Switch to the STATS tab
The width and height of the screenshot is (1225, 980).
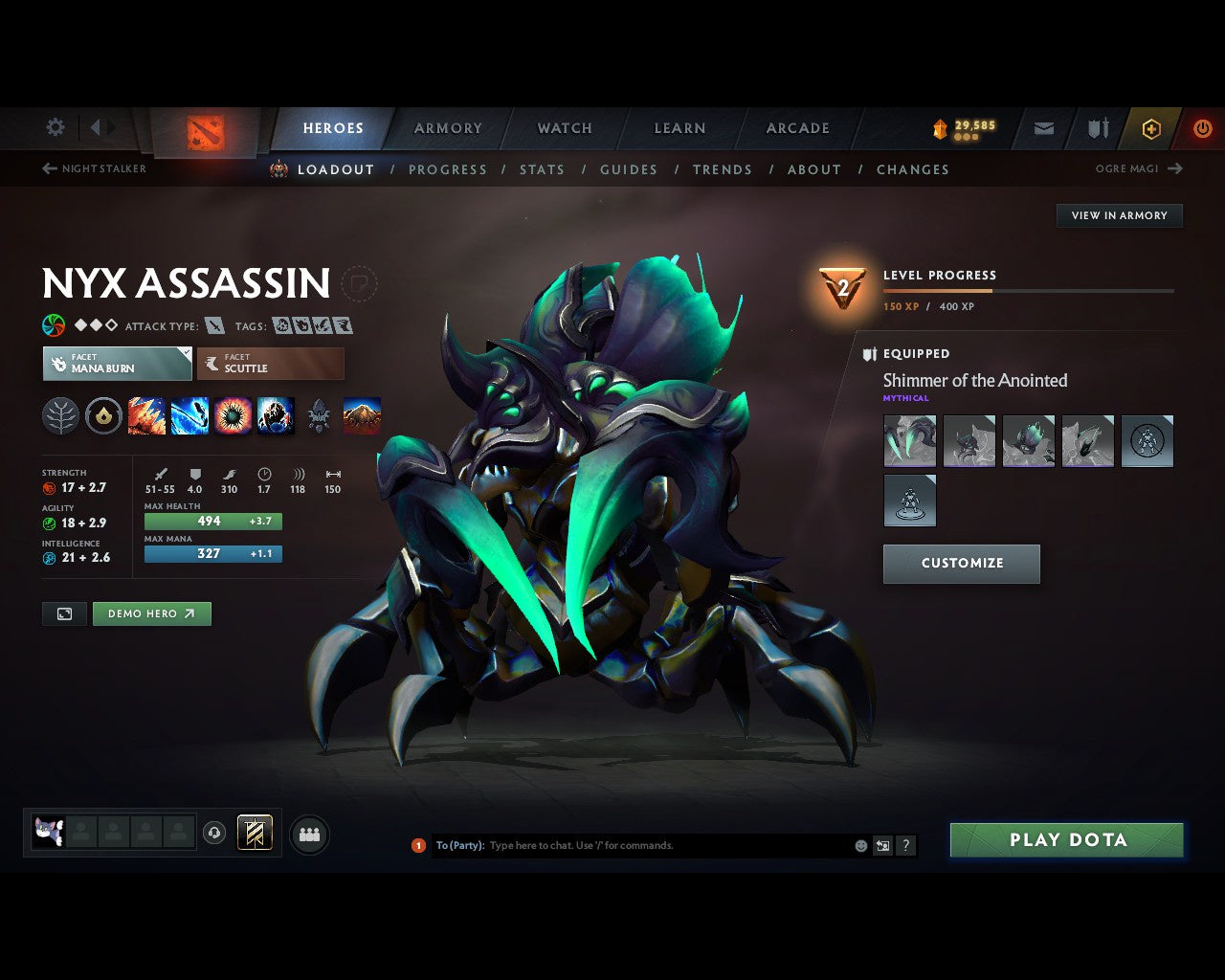click(542, 169)
